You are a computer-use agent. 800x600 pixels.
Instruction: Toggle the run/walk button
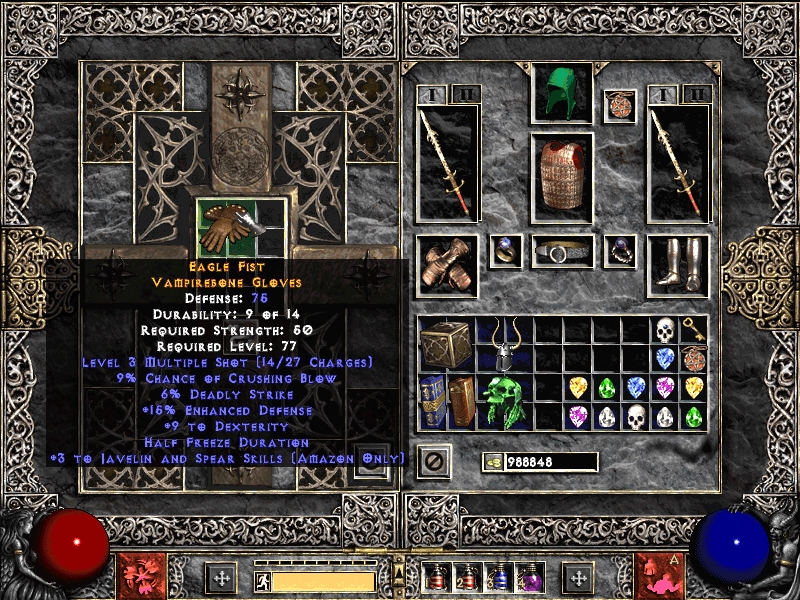(x=262, y=579)
